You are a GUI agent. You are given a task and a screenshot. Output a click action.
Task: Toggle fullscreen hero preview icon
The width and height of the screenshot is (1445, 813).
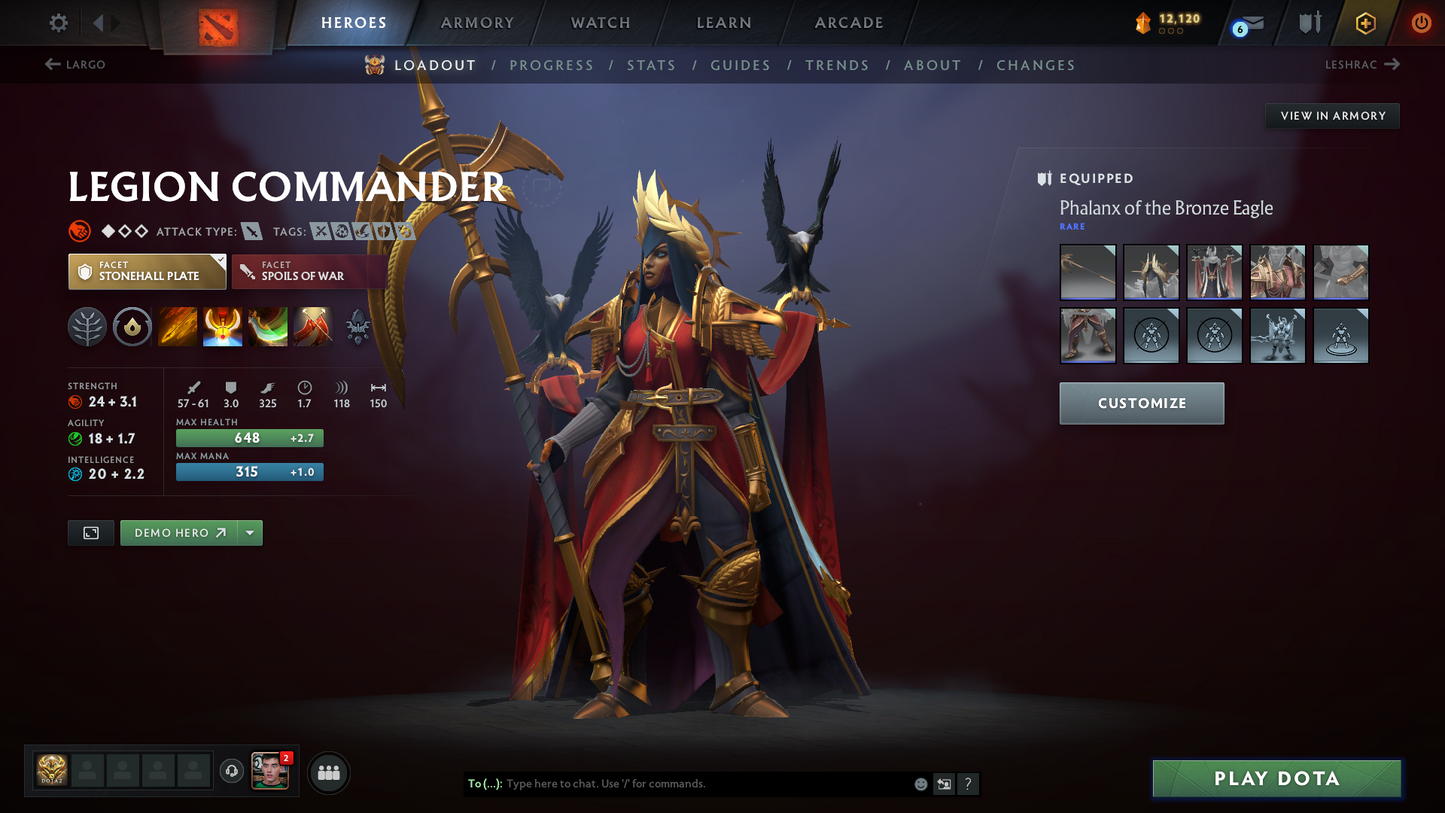coord(90,532)
